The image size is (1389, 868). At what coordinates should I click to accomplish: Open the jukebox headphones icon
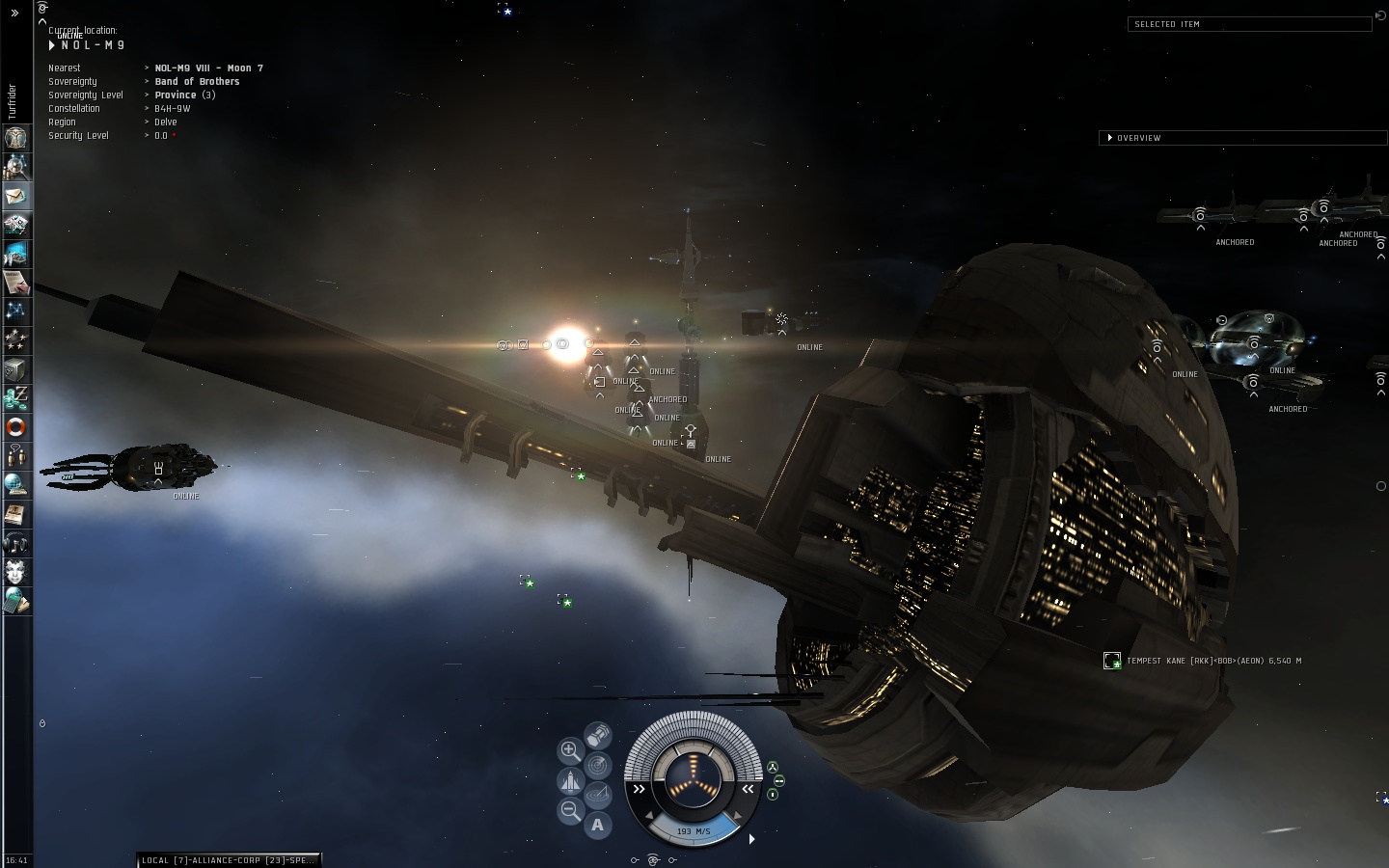tap(16, 543)
